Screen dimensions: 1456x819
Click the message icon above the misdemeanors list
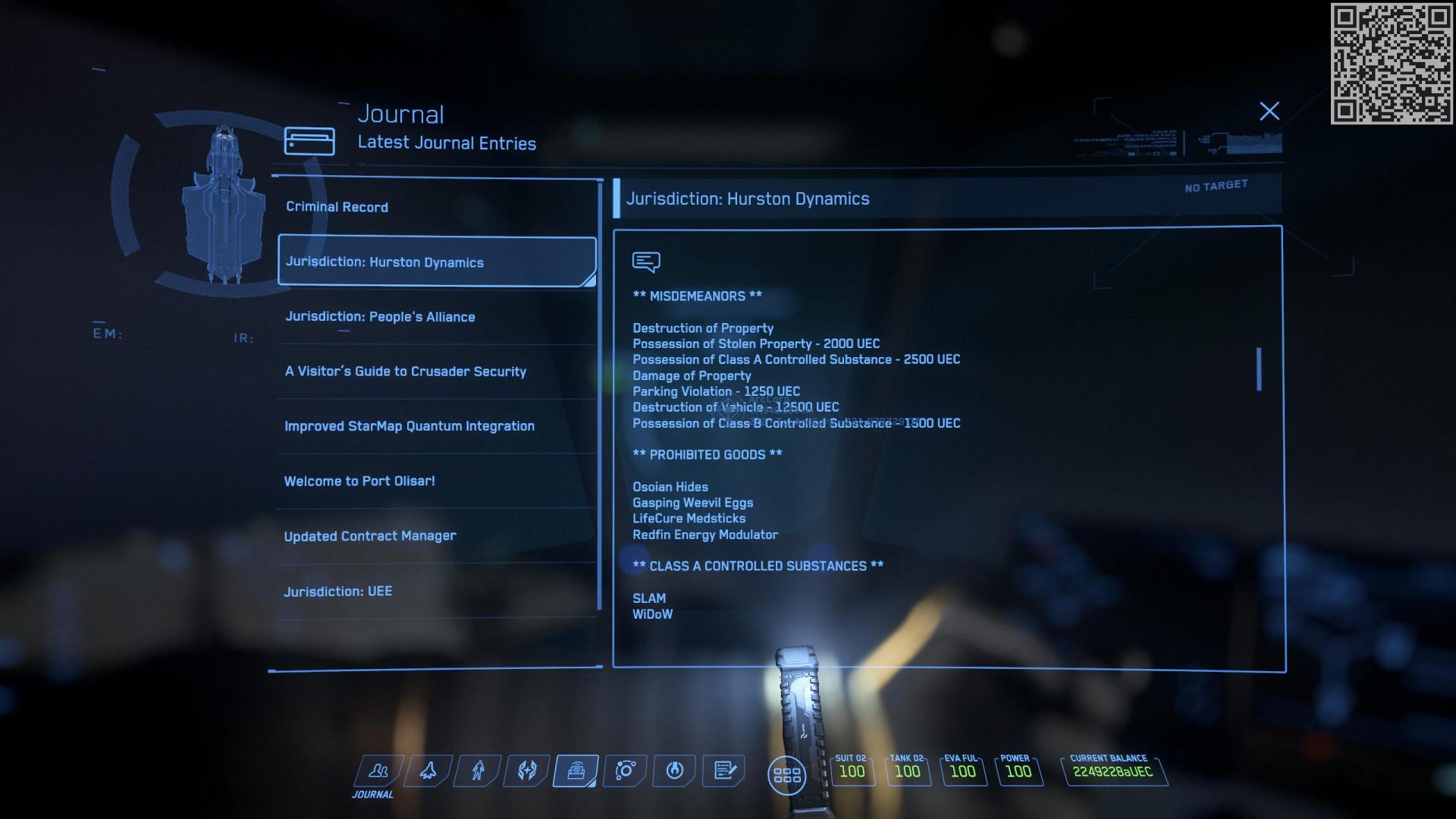[645, 260]
